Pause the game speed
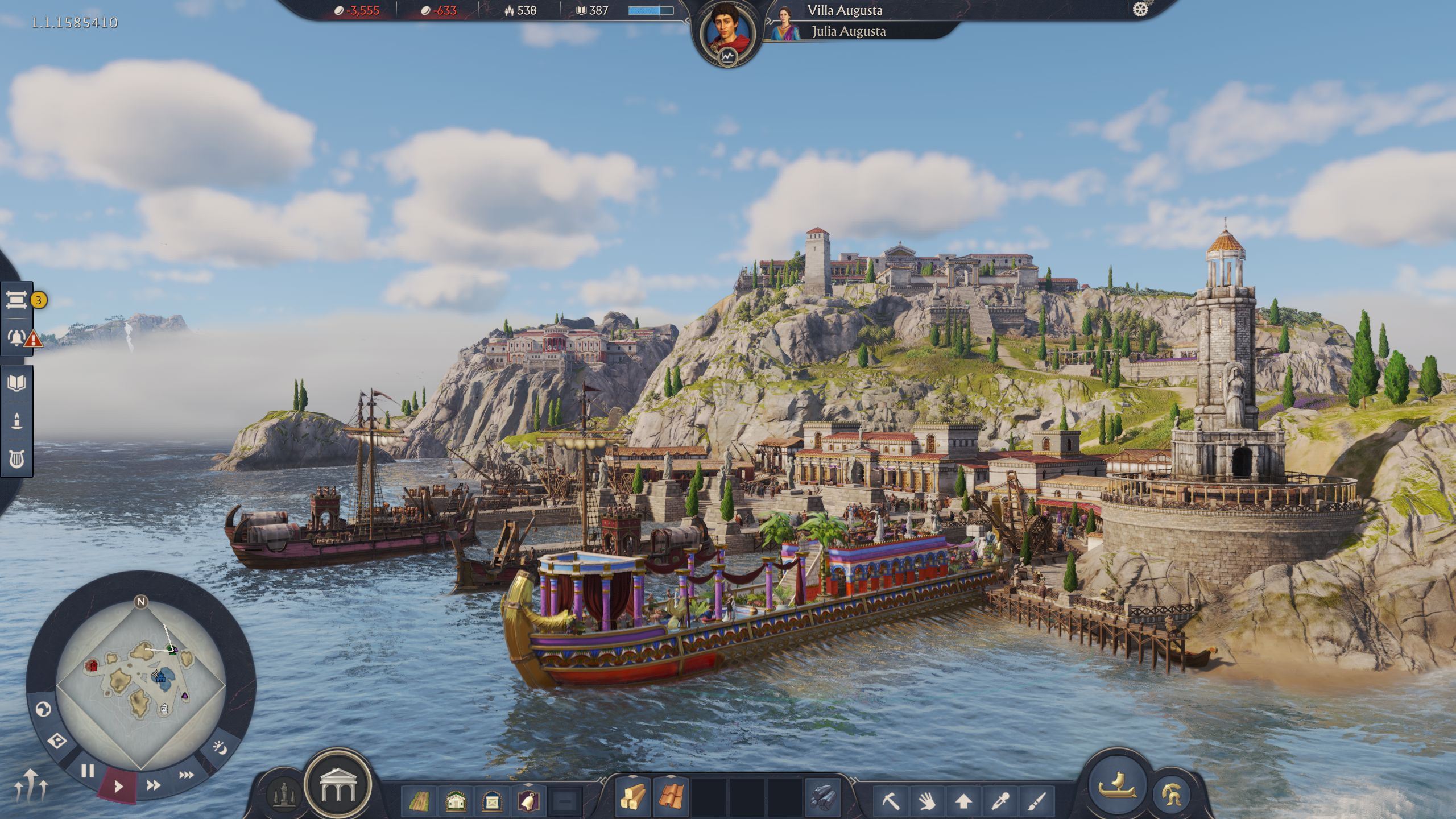The image size is (1456, 819). [x=88, y=771]
